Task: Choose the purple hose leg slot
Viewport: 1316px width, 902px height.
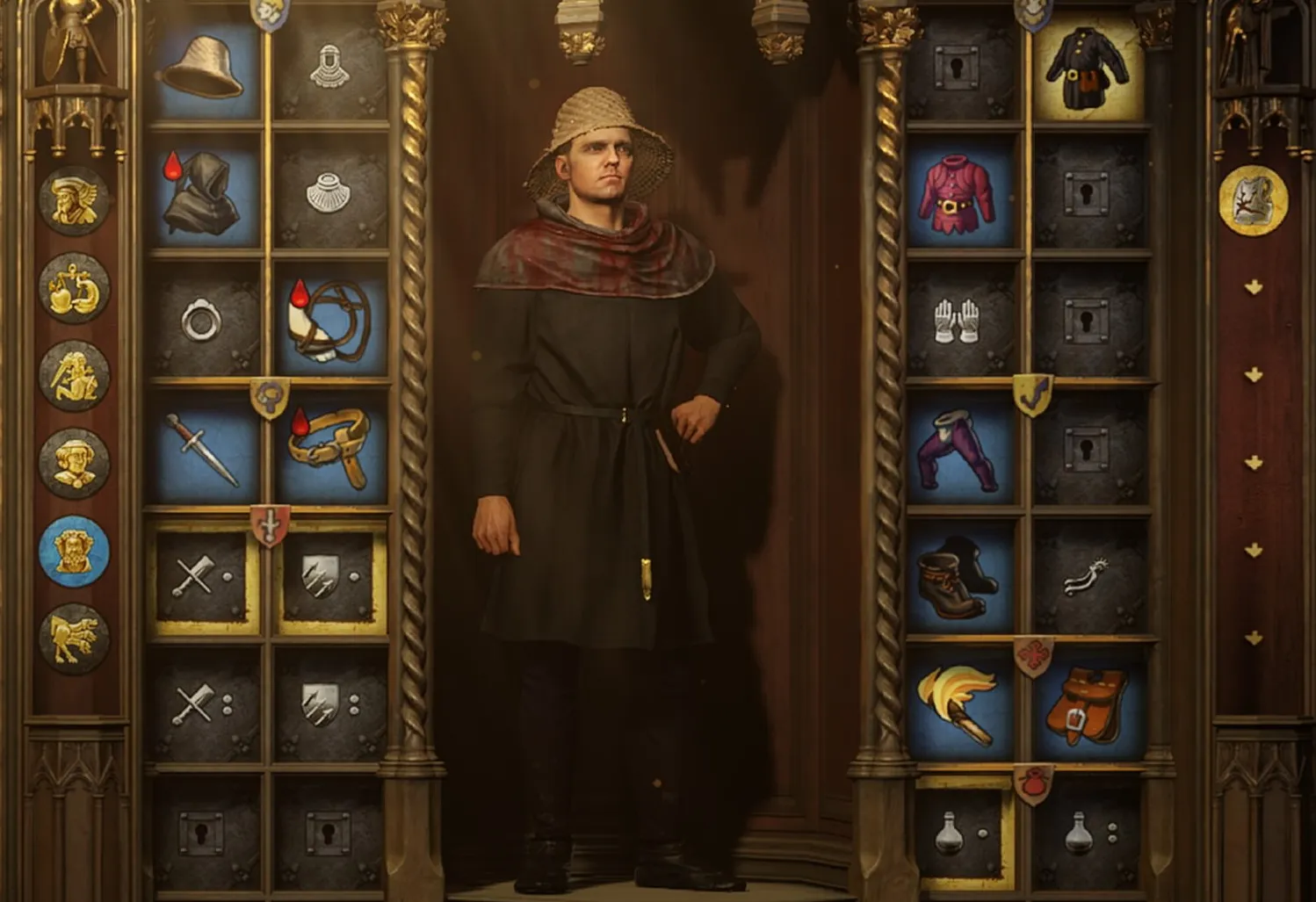Action: 959,450
